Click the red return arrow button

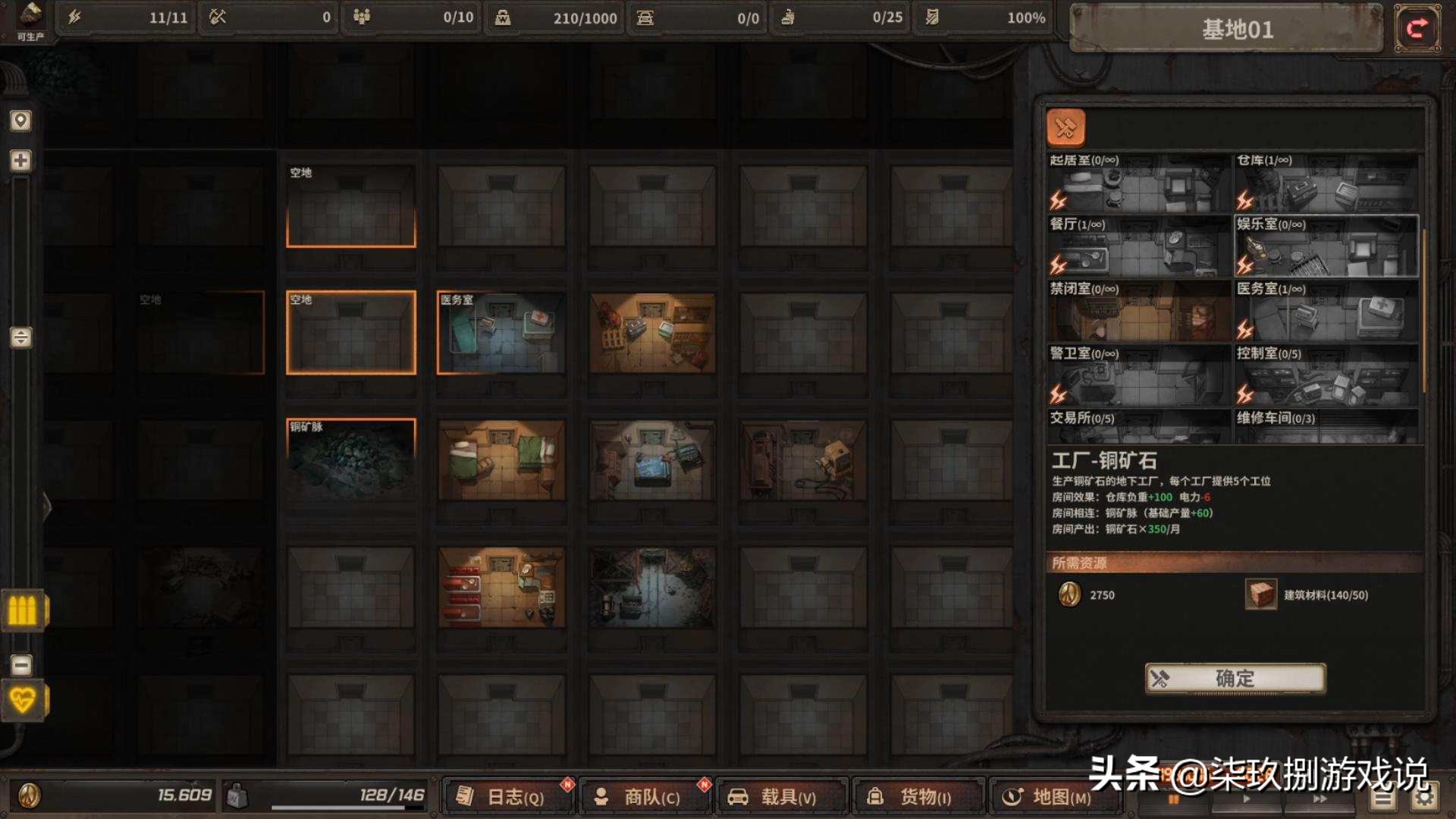(x=1417, y=29)
